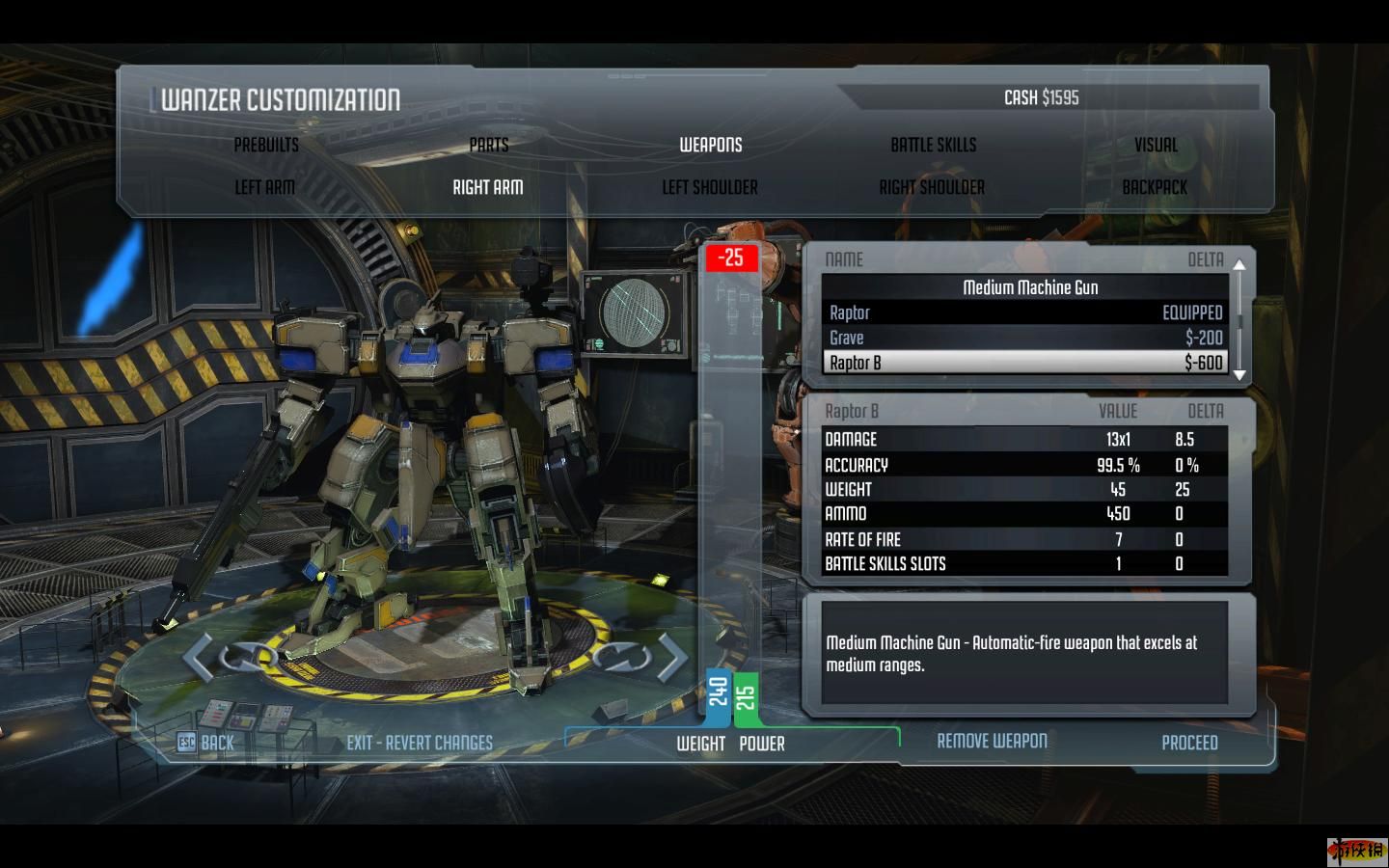
Task: Select the equipped Raptor machine gun row
Action: pos(1025,312)
